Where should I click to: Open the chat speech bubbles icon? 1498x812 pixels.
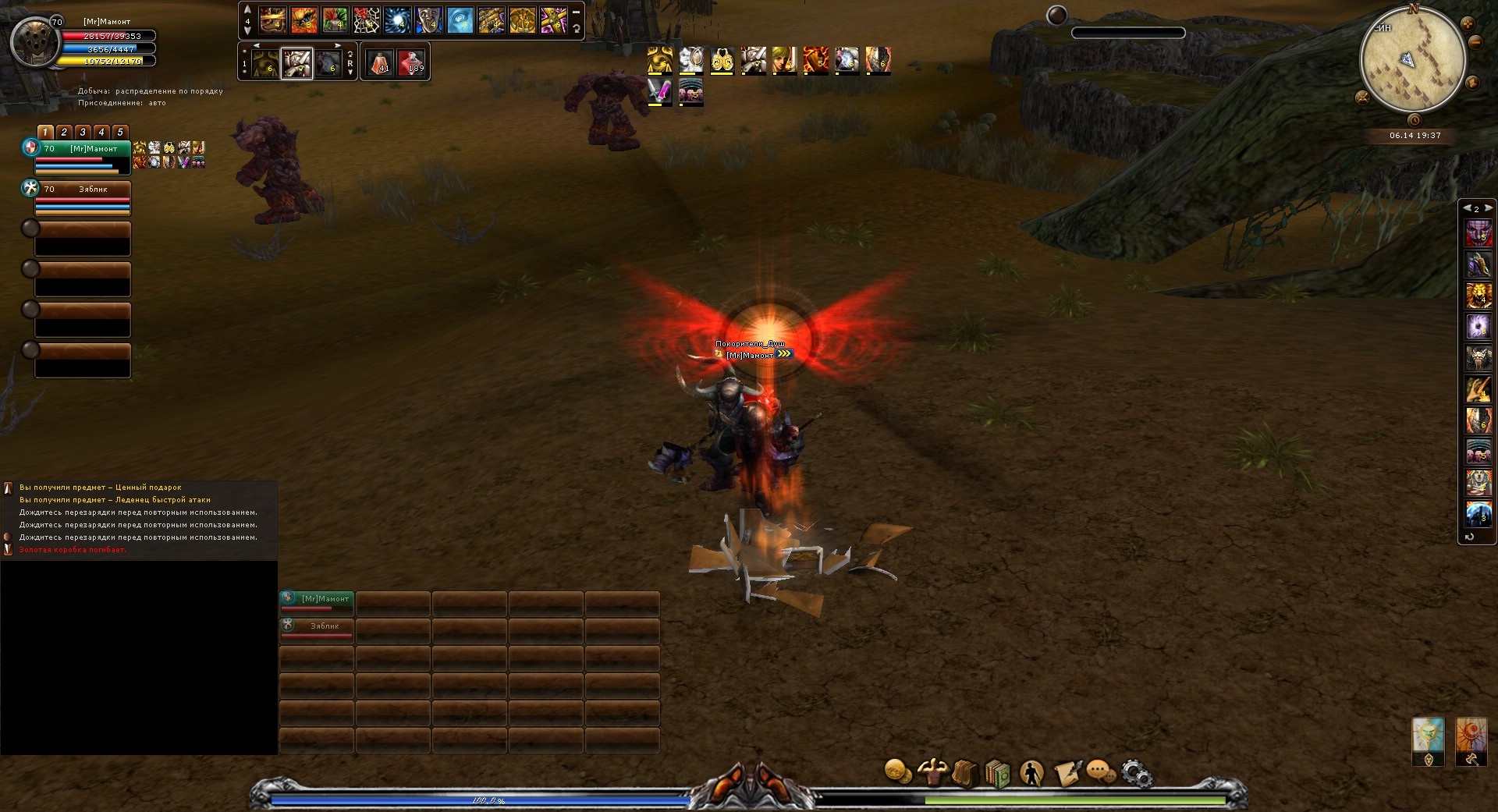[1100, 773]
